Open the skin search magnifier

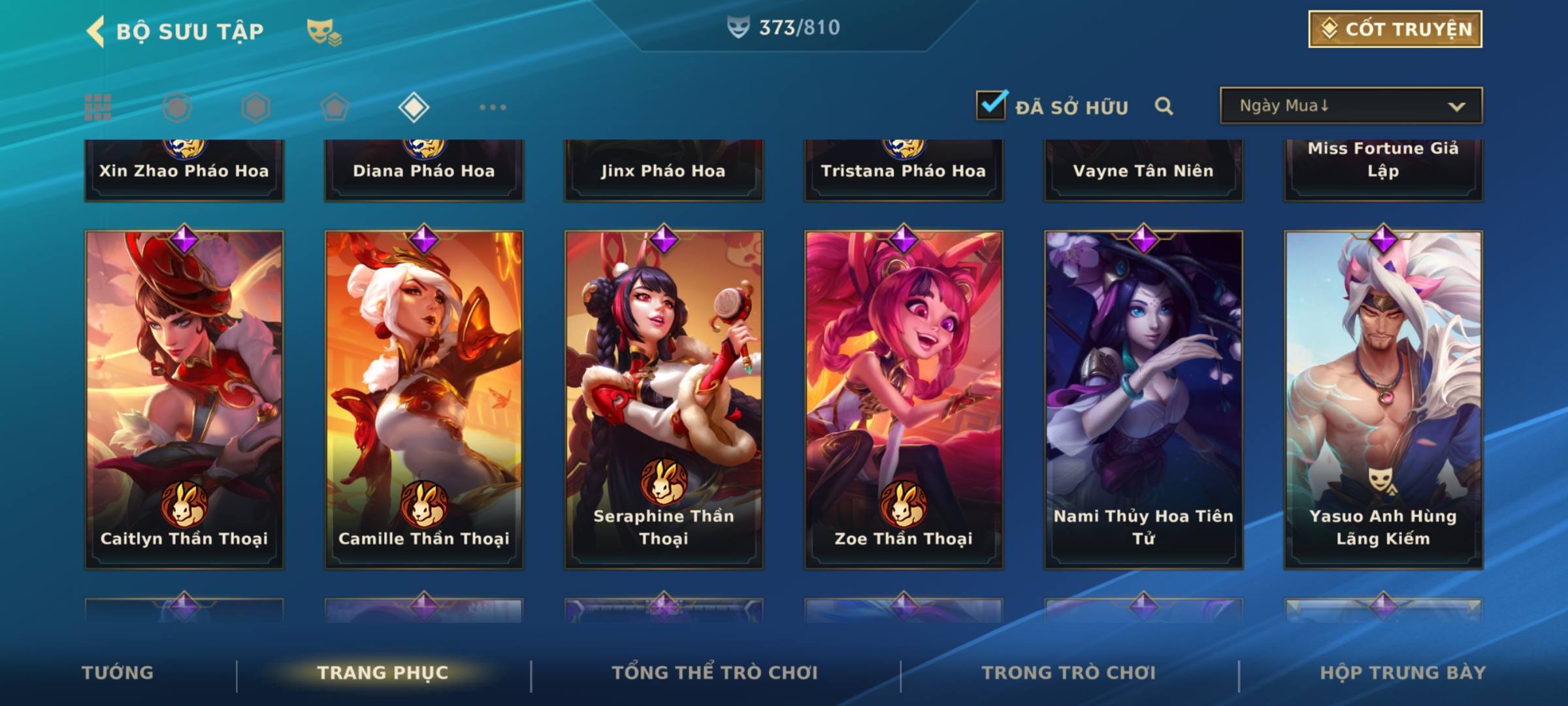pos(1164,106)
